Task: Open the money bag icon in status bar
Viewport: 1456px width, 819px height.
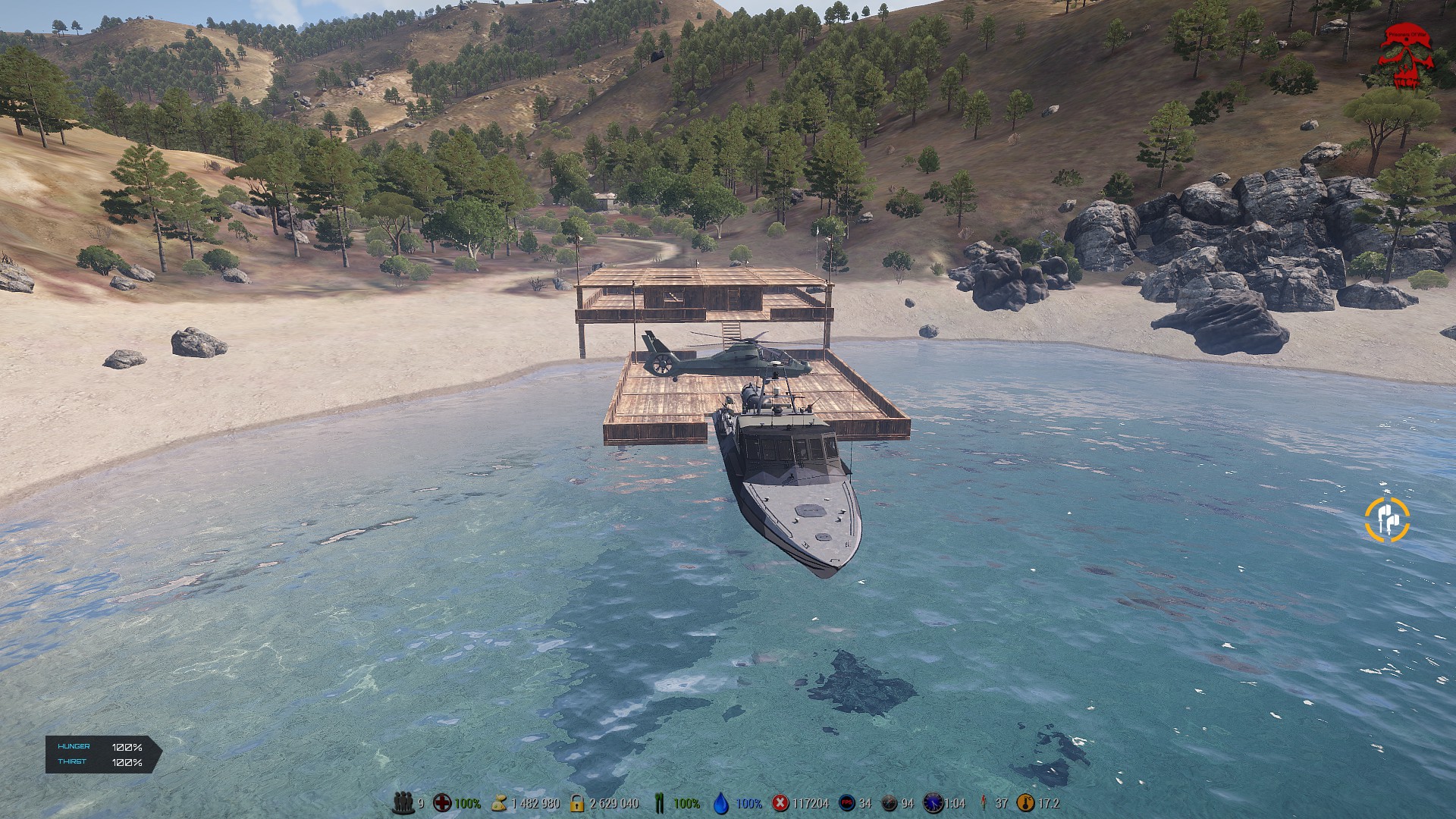Action: coord(499,802)
